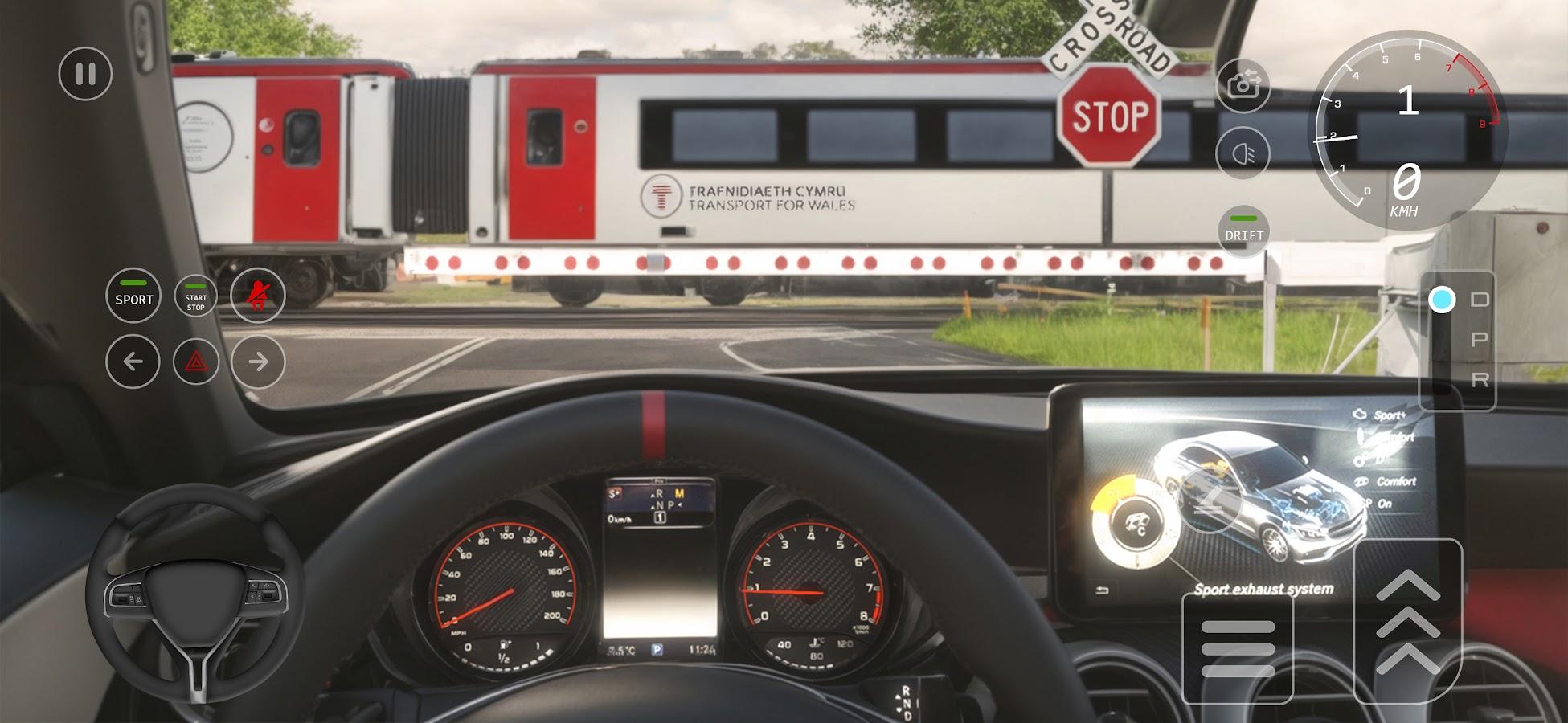Toggle the red seatbelt icon
Viewport: 1568px width, 723px height.
[x=258, y=296]
